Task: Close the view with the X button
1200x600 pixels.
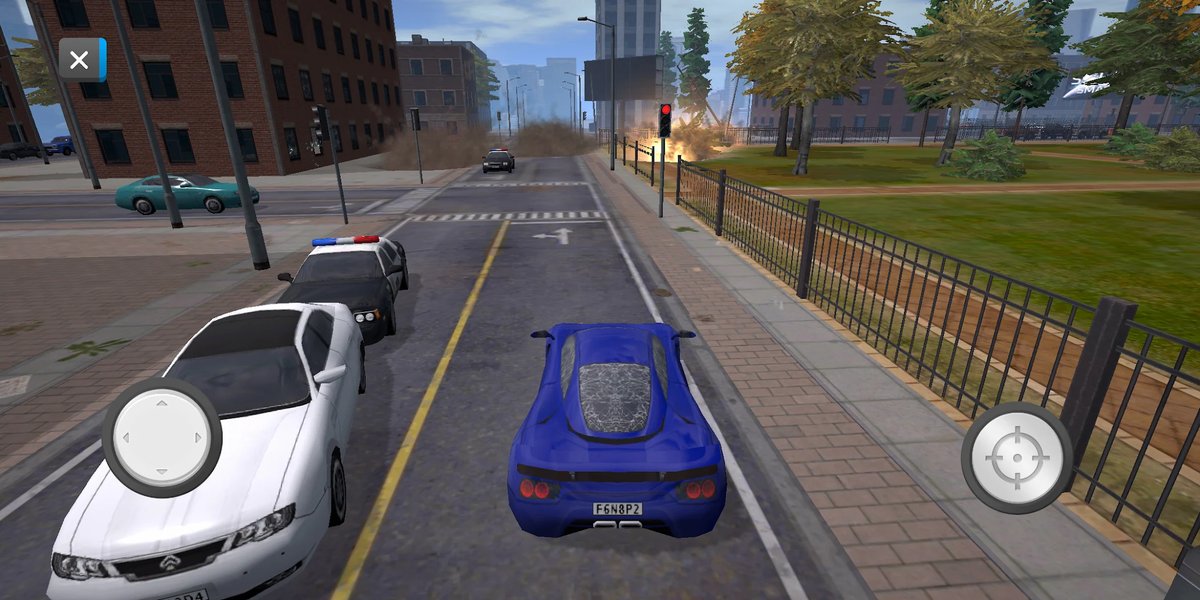Action: pos(81,60)
